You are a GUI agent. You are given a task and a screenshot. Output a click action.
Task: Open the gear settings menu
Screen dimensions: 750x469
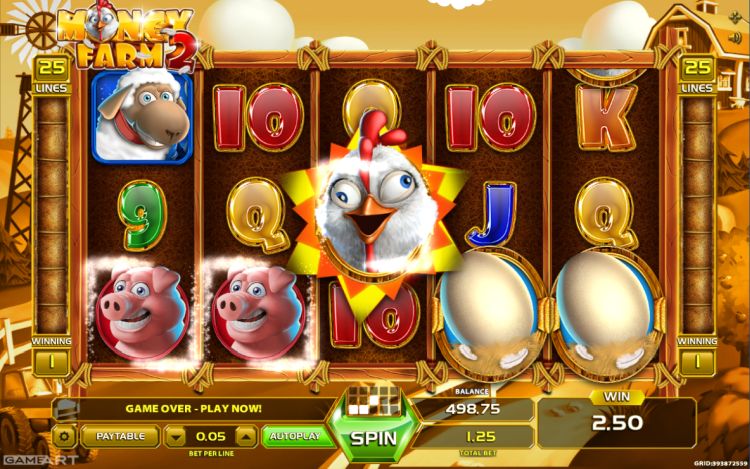click(64, 436)
